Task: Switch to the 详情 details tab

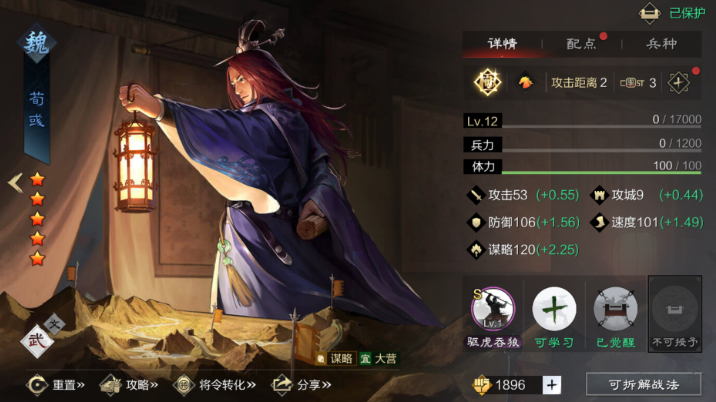Action: tap(501, 44)
